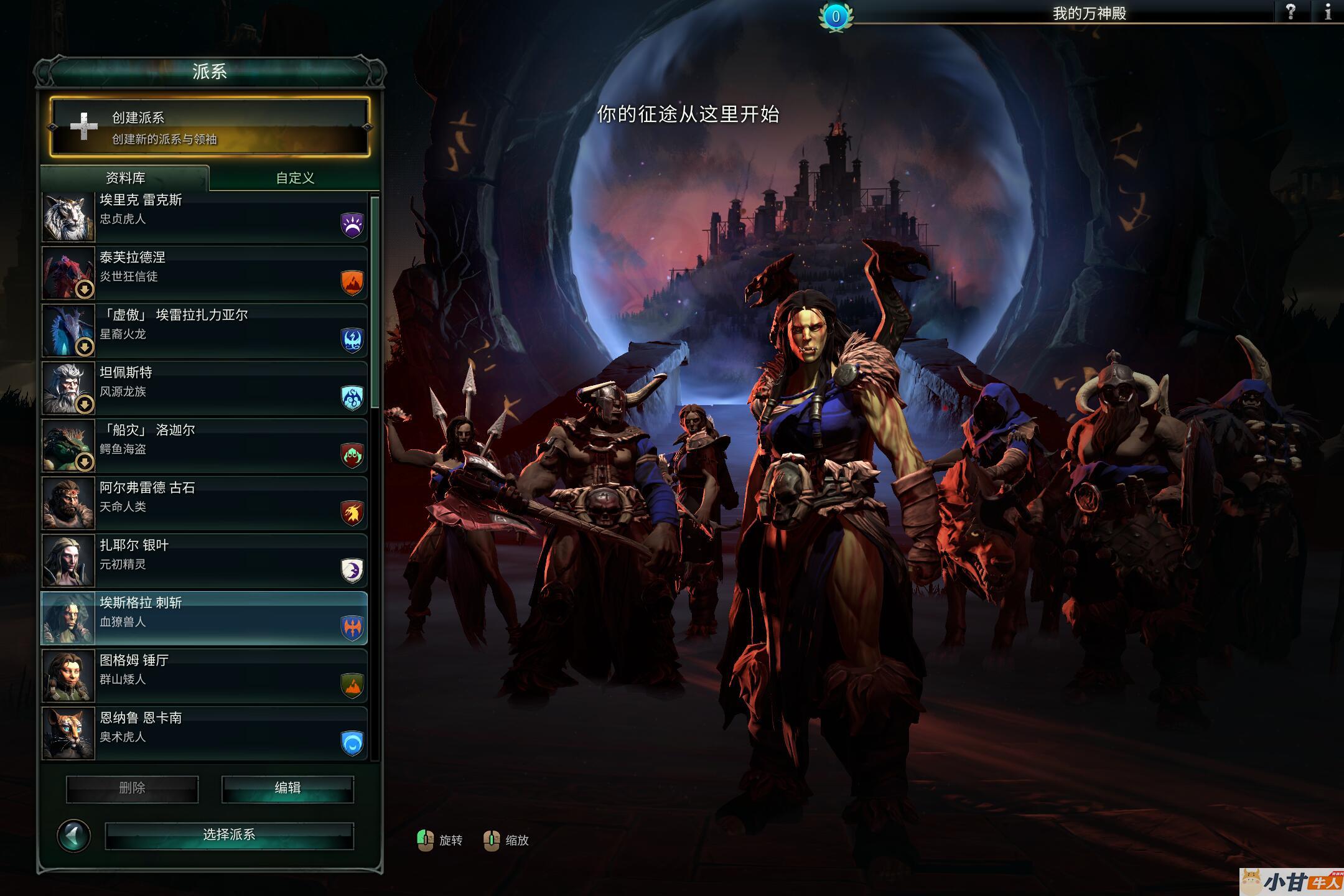Click the 删除 delete button
This screenshot has width=1344, height=896.
(x=132, y=788)
